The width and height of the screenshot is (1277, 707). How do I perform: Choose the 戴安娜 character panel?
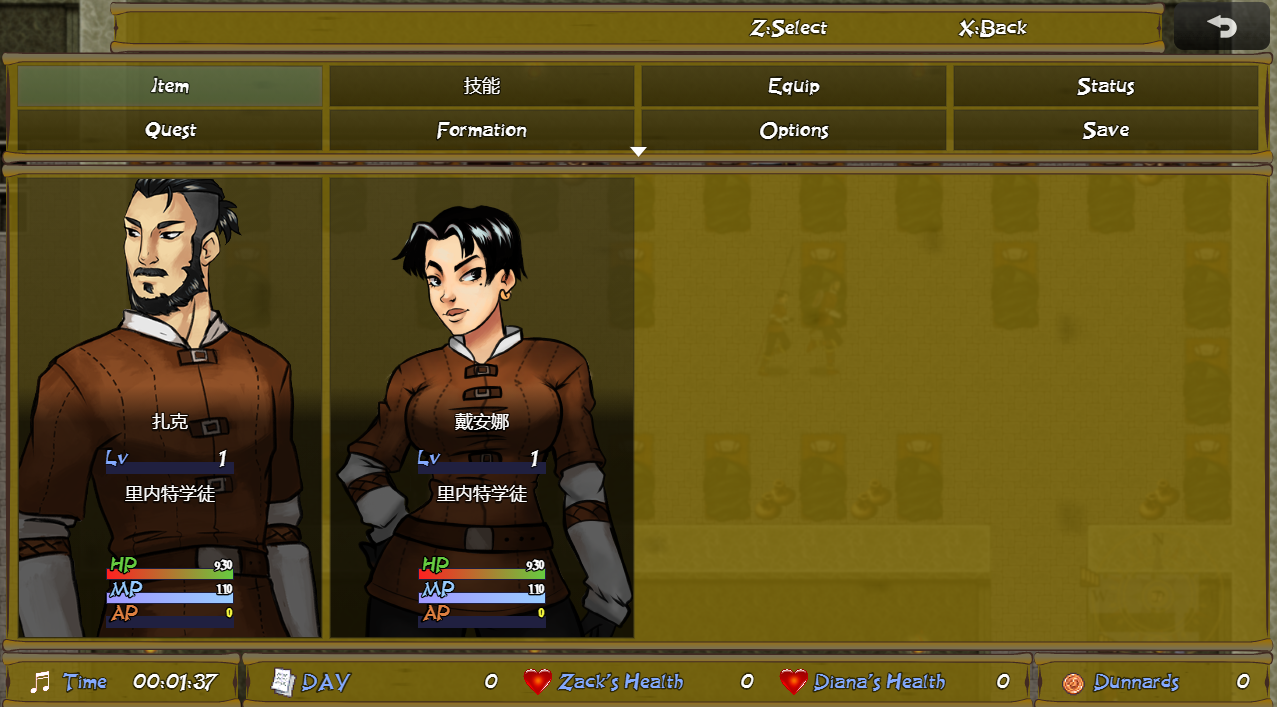(x=482, y=407)
